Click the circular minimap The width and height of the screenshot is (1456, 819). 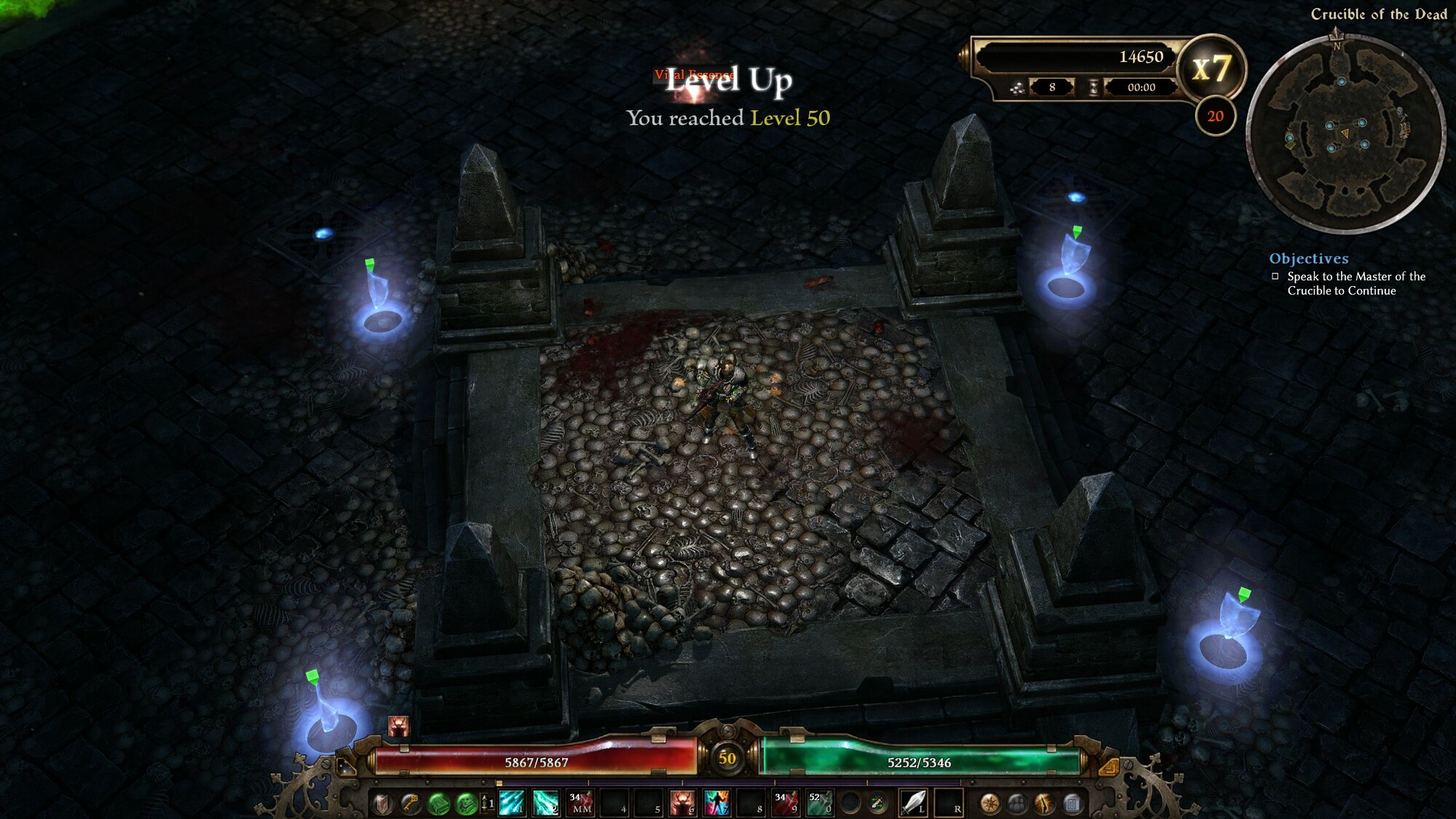(x=1345, y=135)
